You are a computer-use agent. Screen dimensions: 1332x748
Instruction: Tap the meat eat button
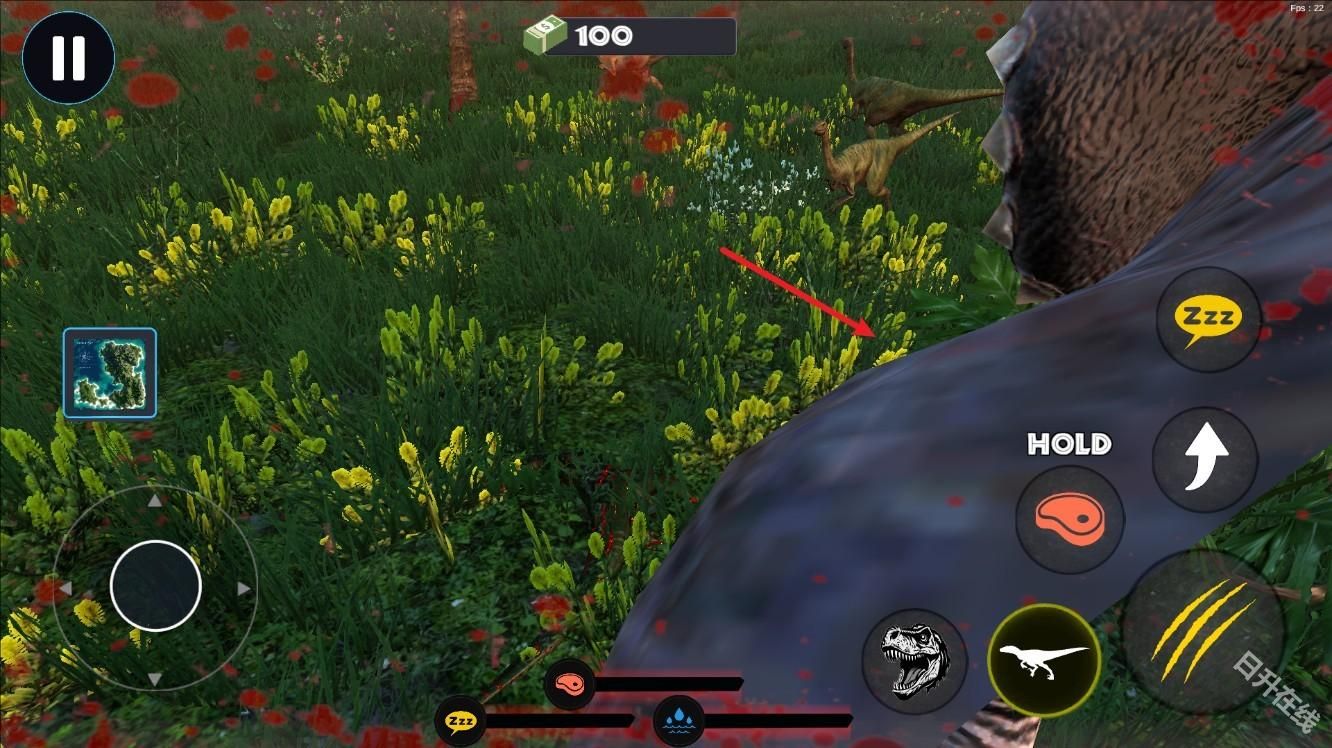click(x=1069, y=519)
